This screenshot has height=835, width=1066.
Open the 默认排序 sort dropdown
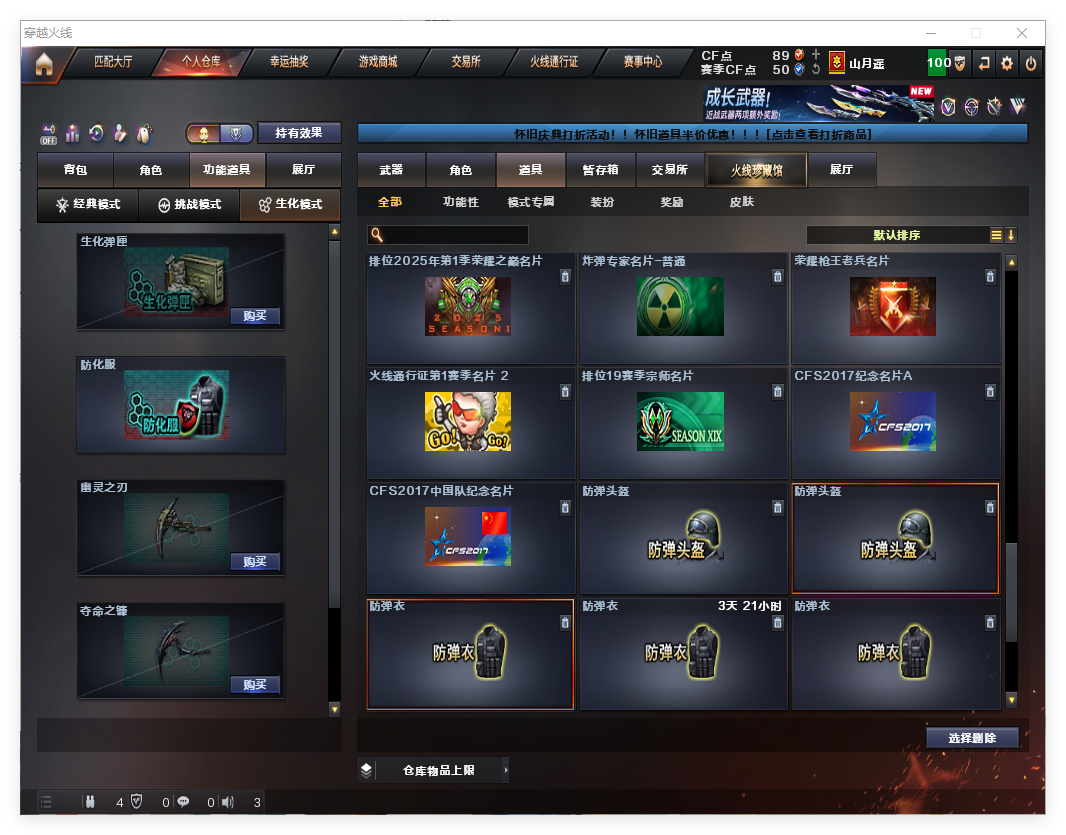point(897,236)
